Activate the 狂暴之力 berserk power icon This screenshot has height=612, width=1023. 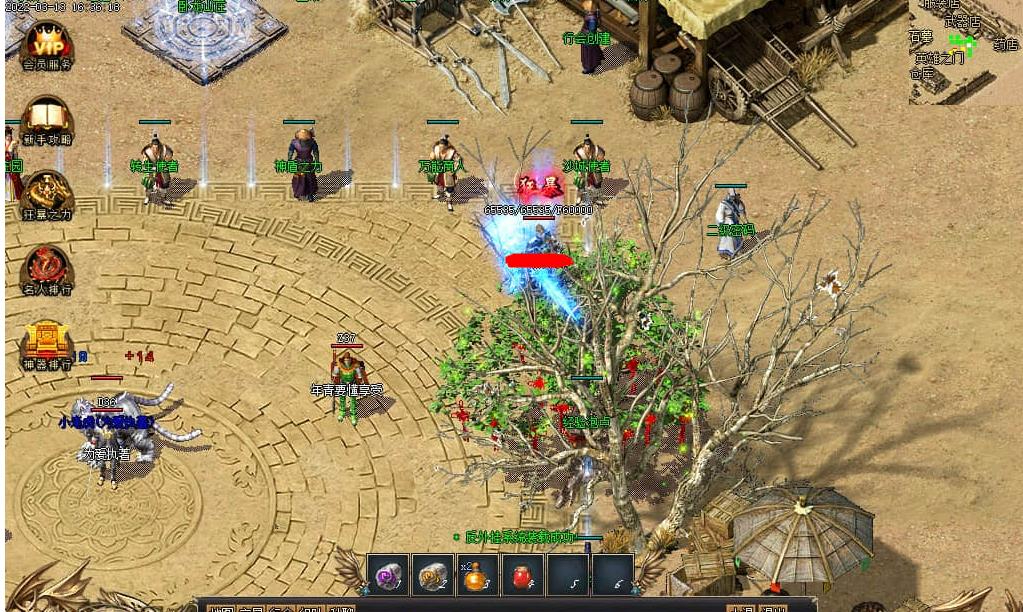(x=47, y=193)
